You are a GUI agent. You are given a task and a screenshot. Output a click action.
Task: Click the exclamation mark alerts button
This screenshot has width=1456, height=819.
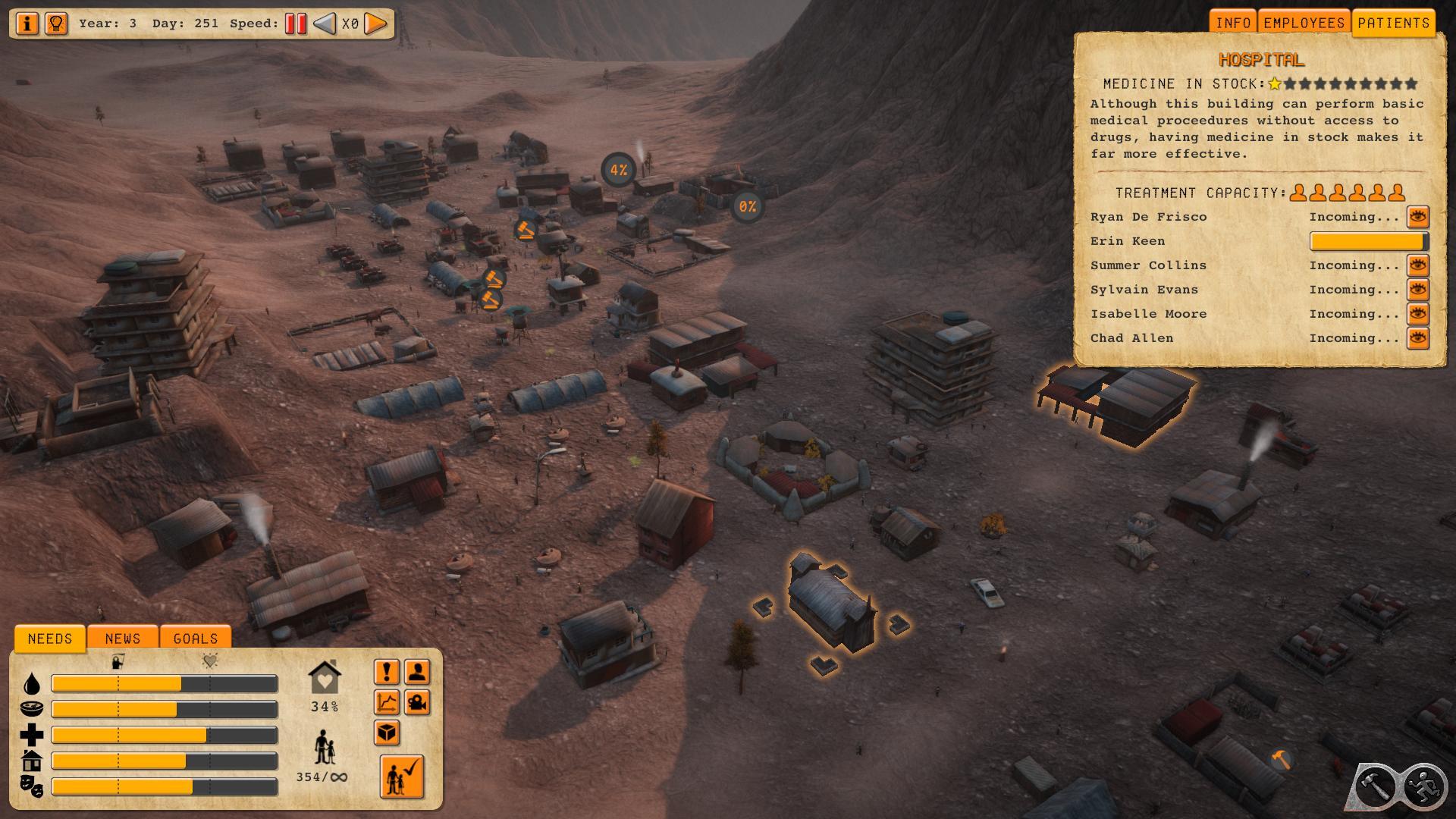(x=387, y=672)
